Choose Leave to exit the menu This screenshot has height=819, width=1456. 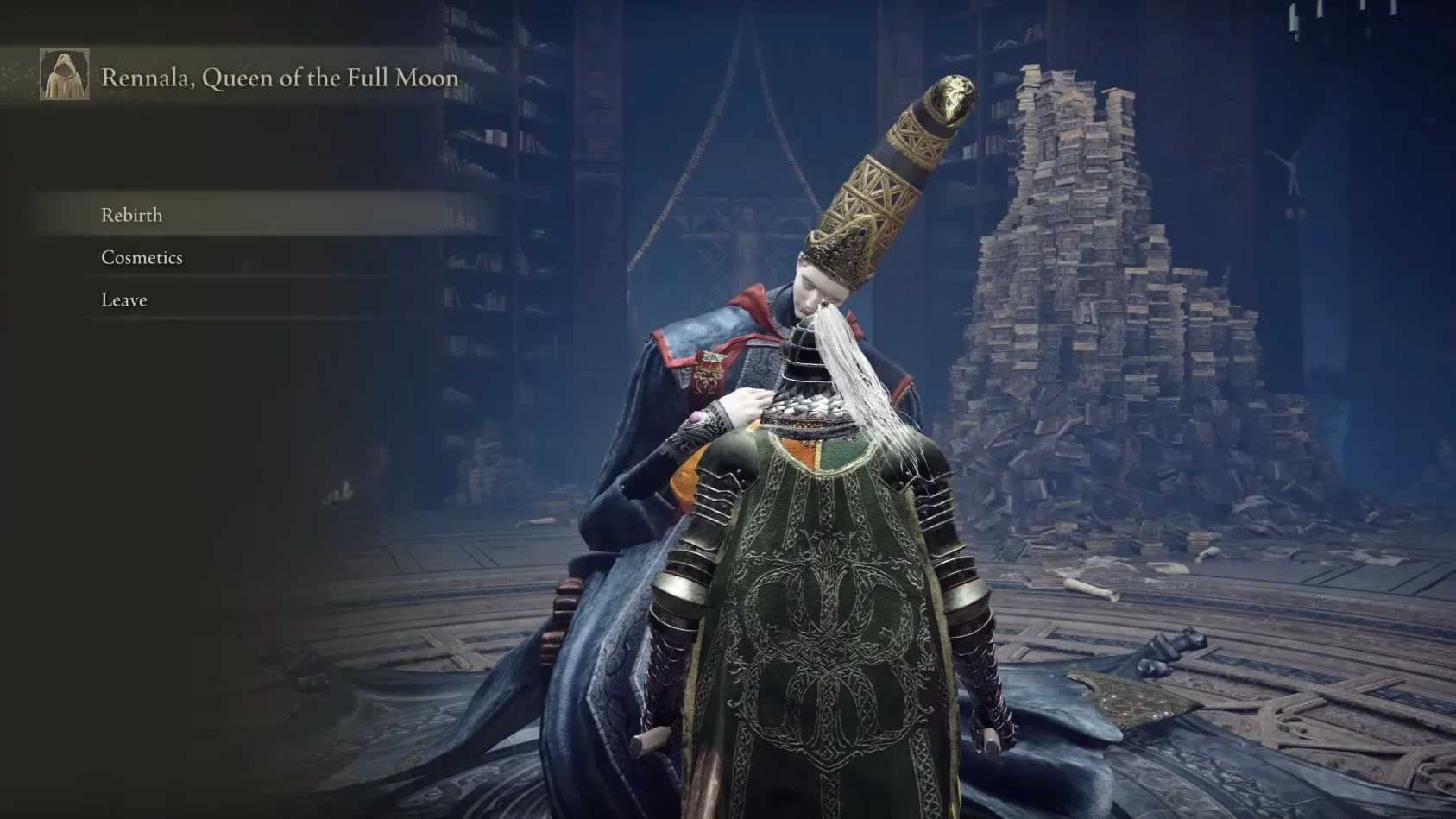tap(124, 299)
